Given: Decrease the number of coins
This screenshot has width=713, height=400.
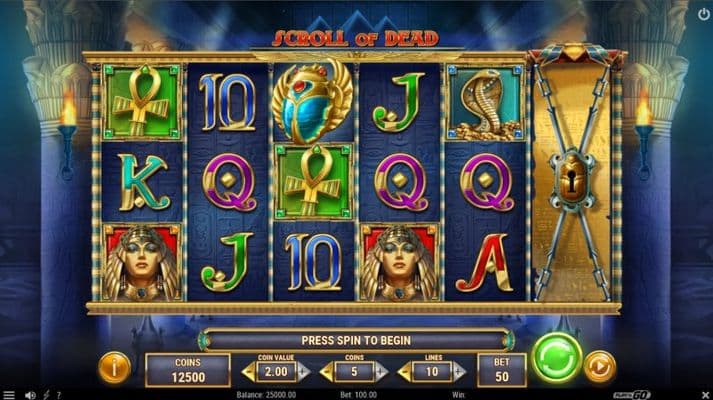Looking at the screenshot, I should pos(326,372).
